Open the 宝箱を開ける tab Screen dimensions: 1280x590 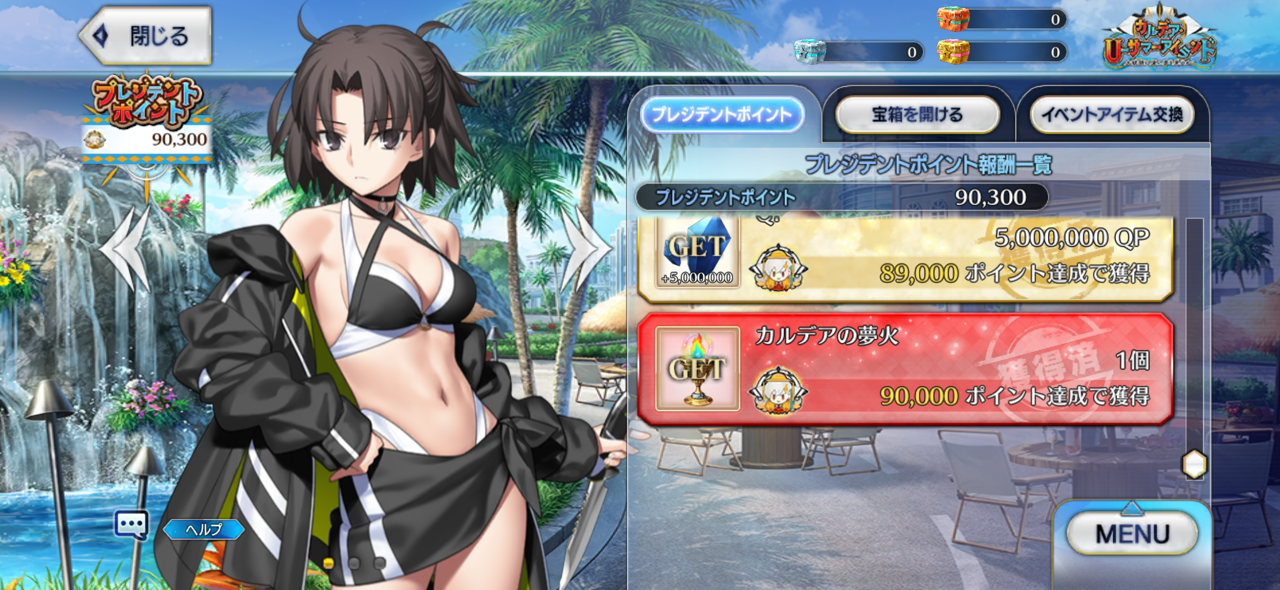tap(916, 115)
